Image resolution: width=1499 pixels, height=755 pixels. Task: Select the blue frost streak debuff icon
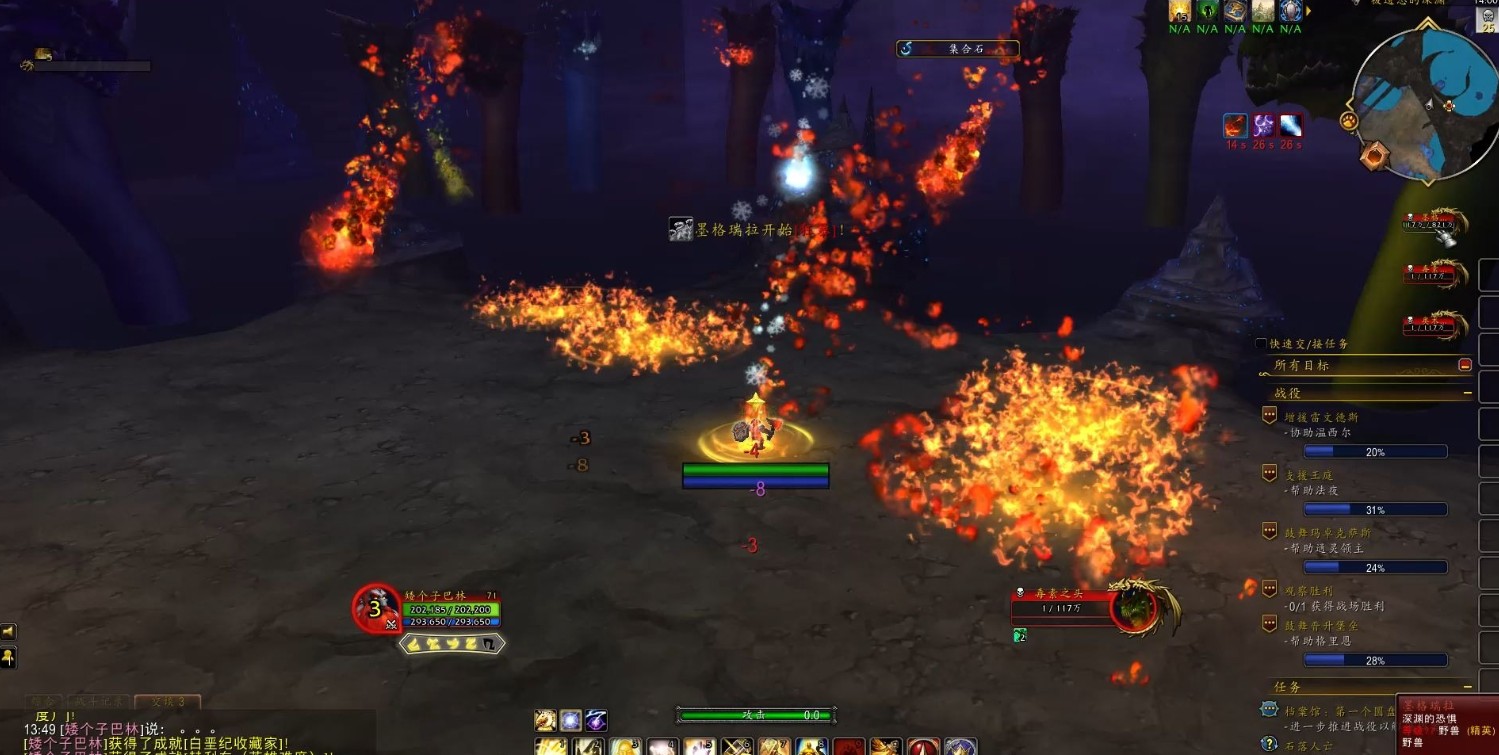(x=1290, y=126)
